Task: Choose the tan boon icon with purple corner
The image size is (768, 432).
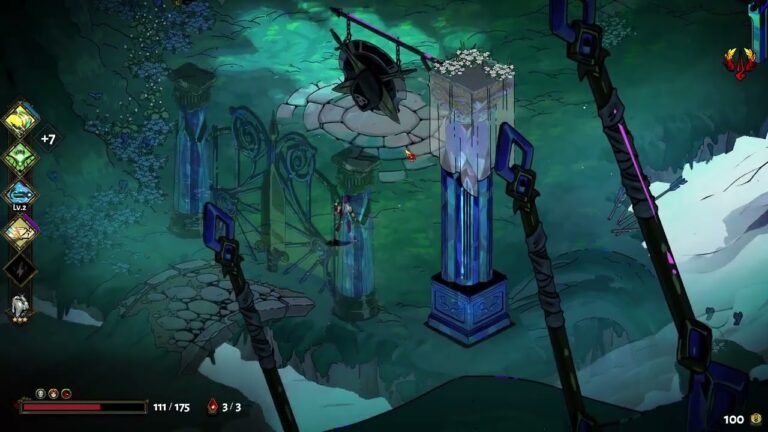Action: point(20,231)
